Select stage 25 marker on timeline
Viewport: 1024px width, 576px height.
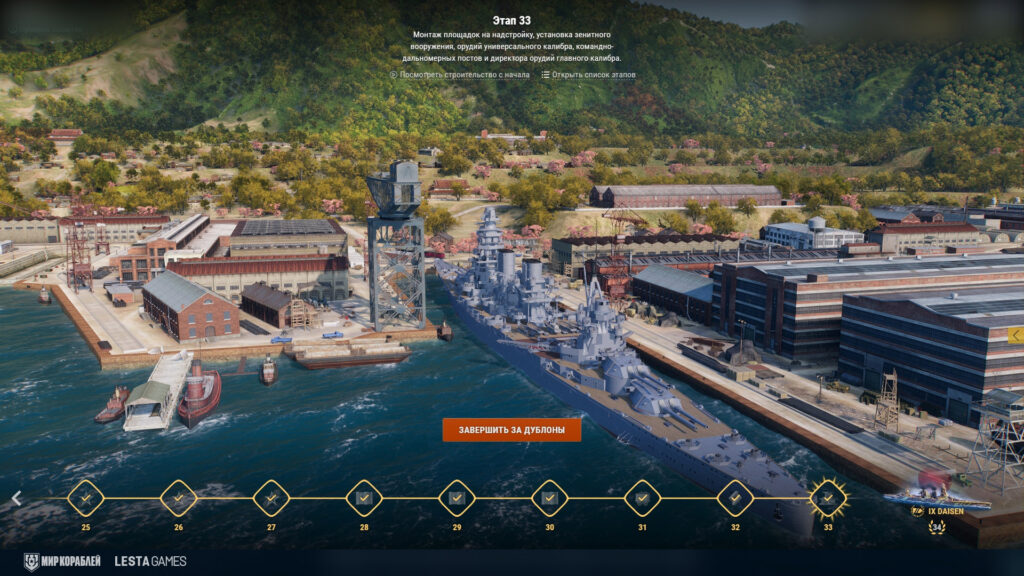click(x=85, y=498)
